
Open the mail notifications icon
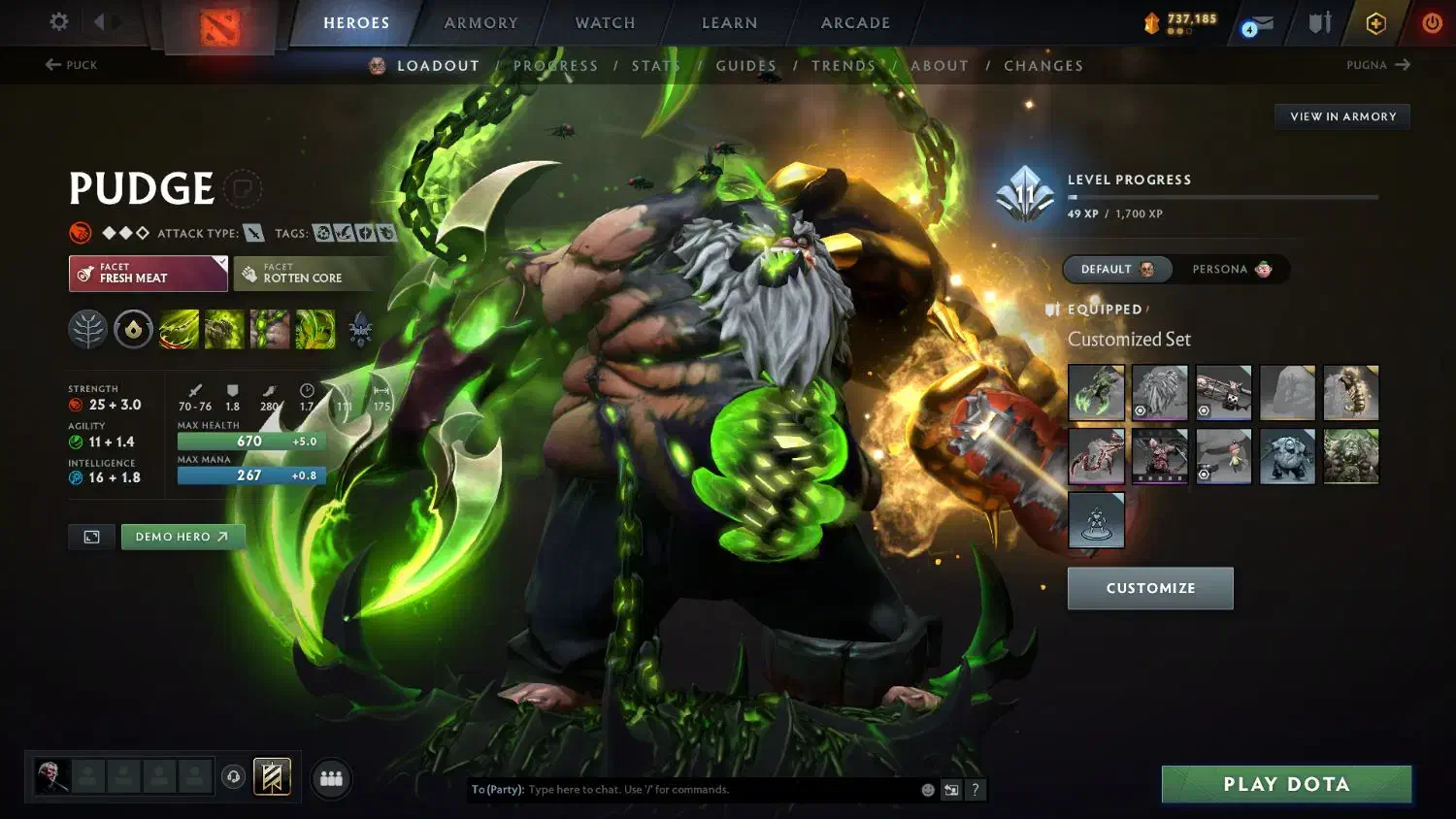1259,24
